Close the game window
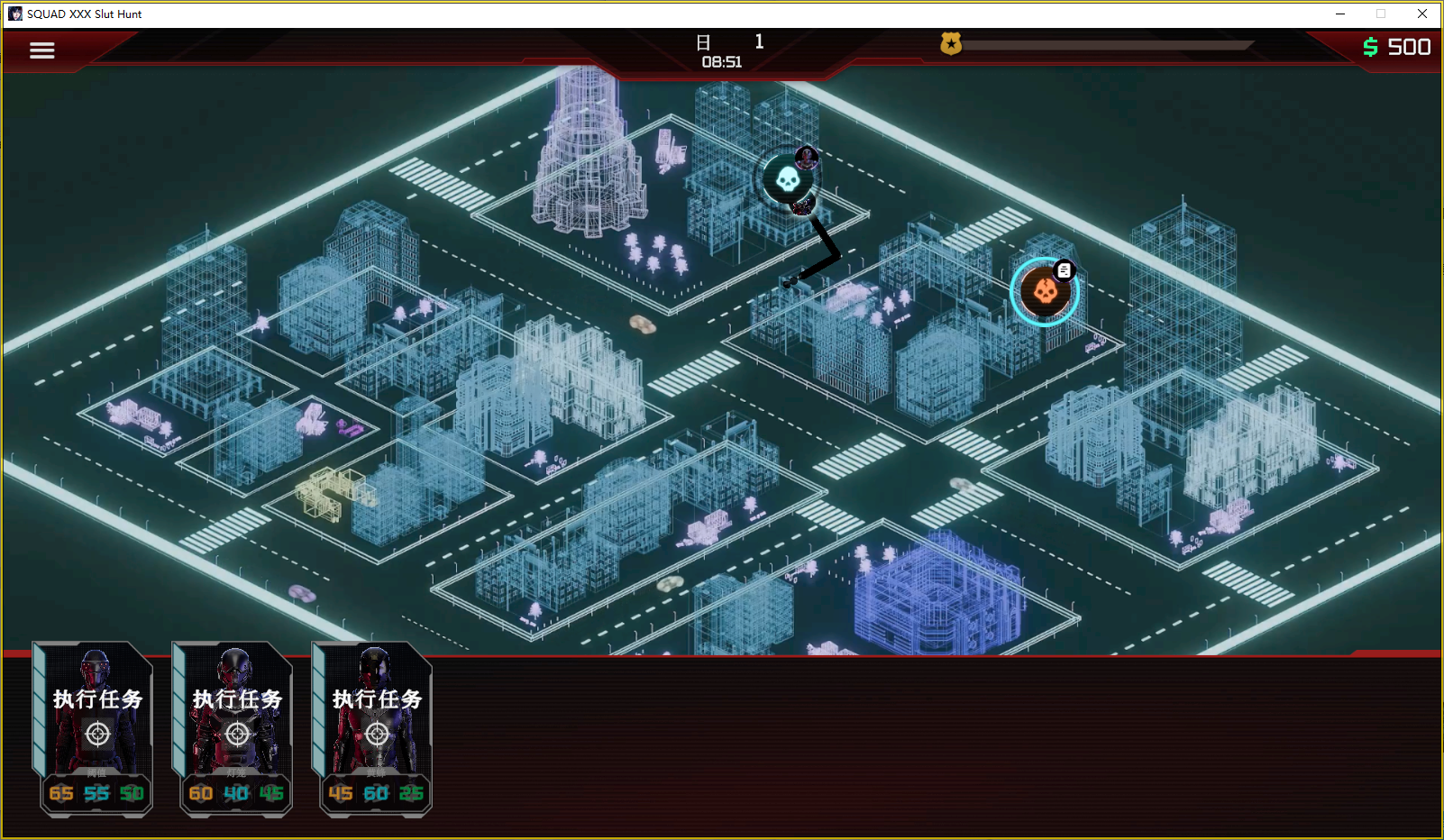This screenshot has width=1444, height=840. tap(1421, 14)
